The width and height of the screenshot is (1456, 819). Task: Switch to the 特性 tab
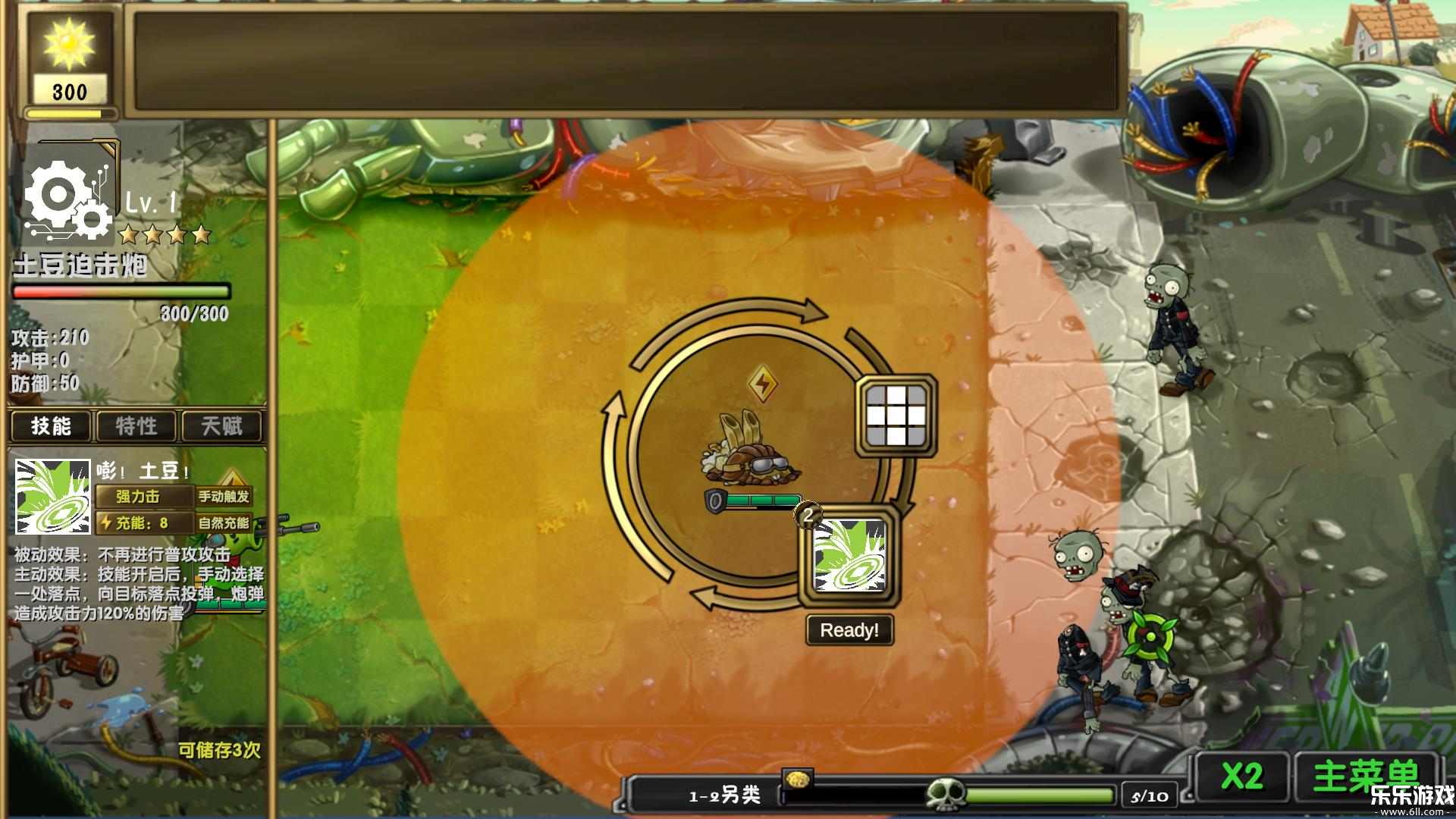point(136,427)
